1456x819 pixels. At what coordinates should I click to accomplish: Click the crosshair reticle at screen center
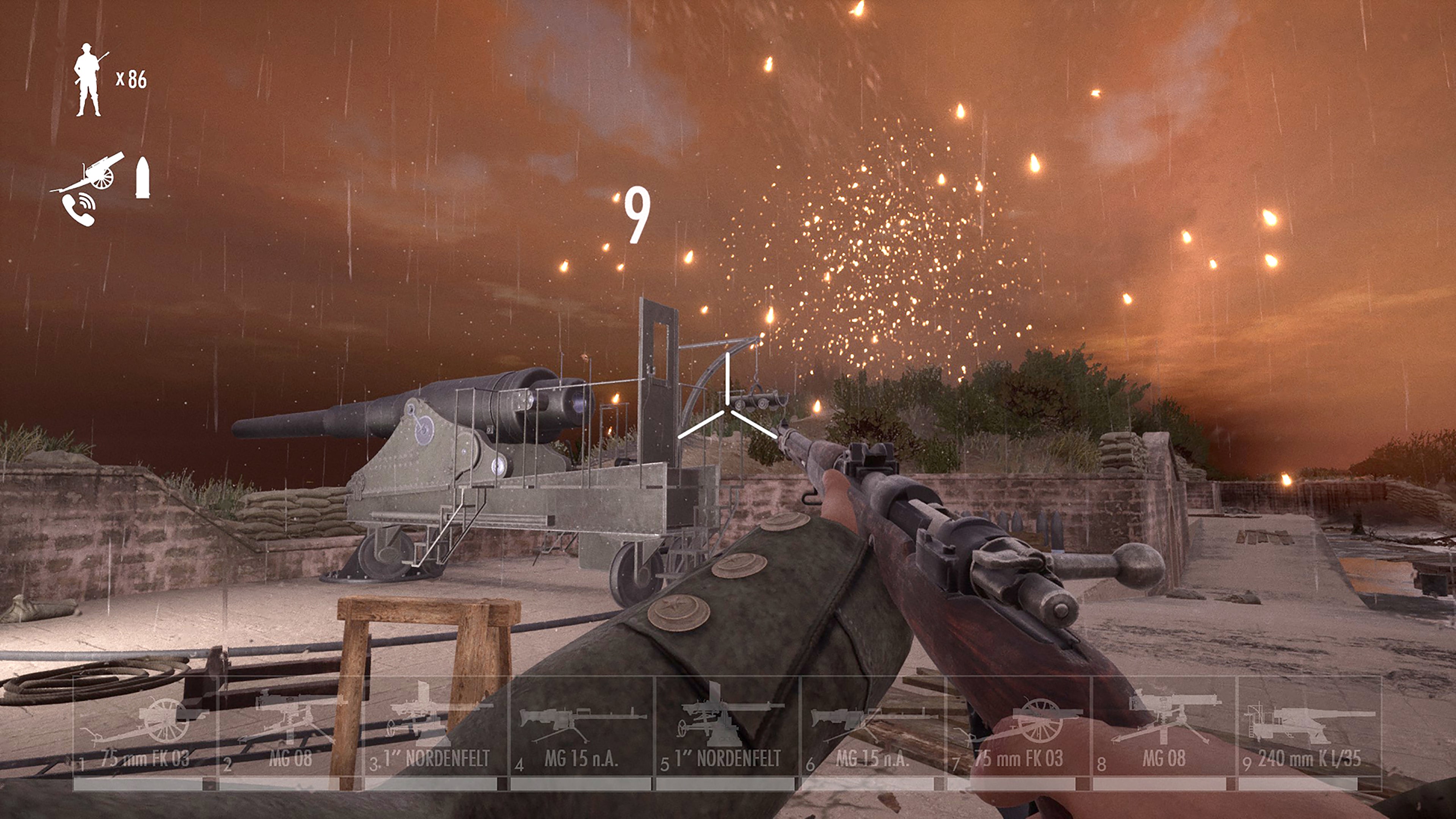[728, 409]
